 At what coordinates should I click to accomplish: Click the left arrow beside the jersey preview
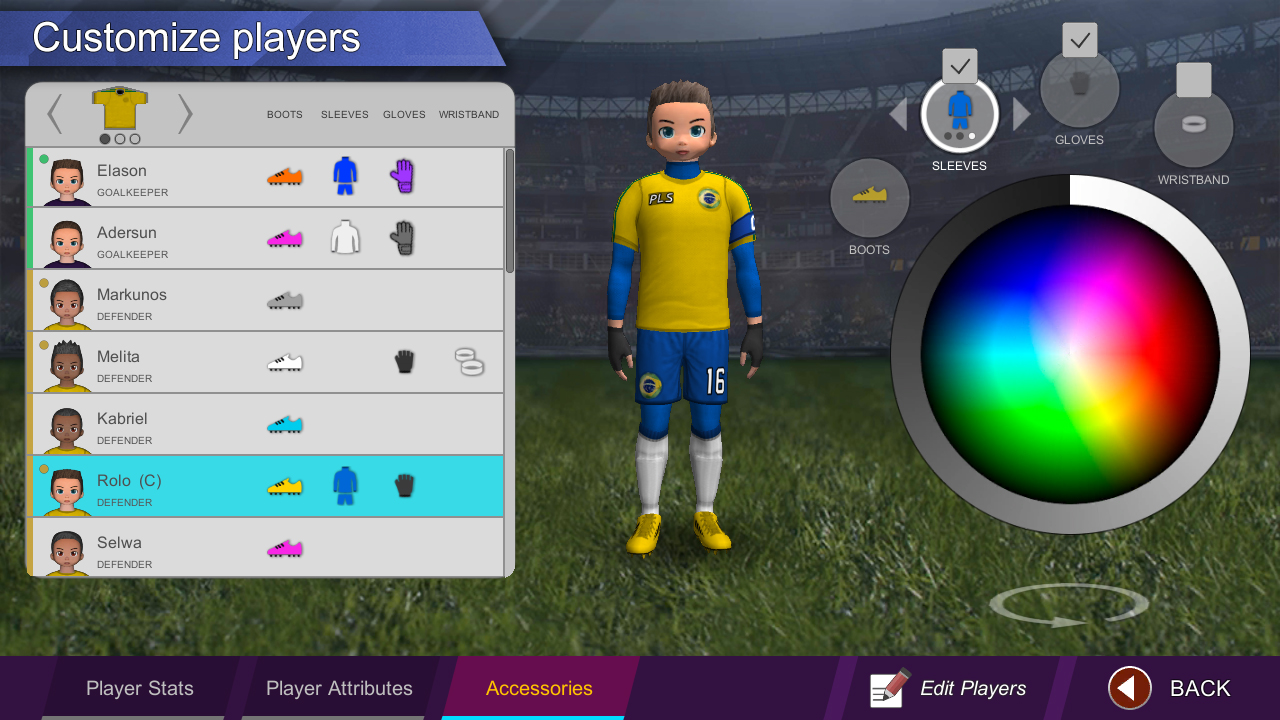55,114
